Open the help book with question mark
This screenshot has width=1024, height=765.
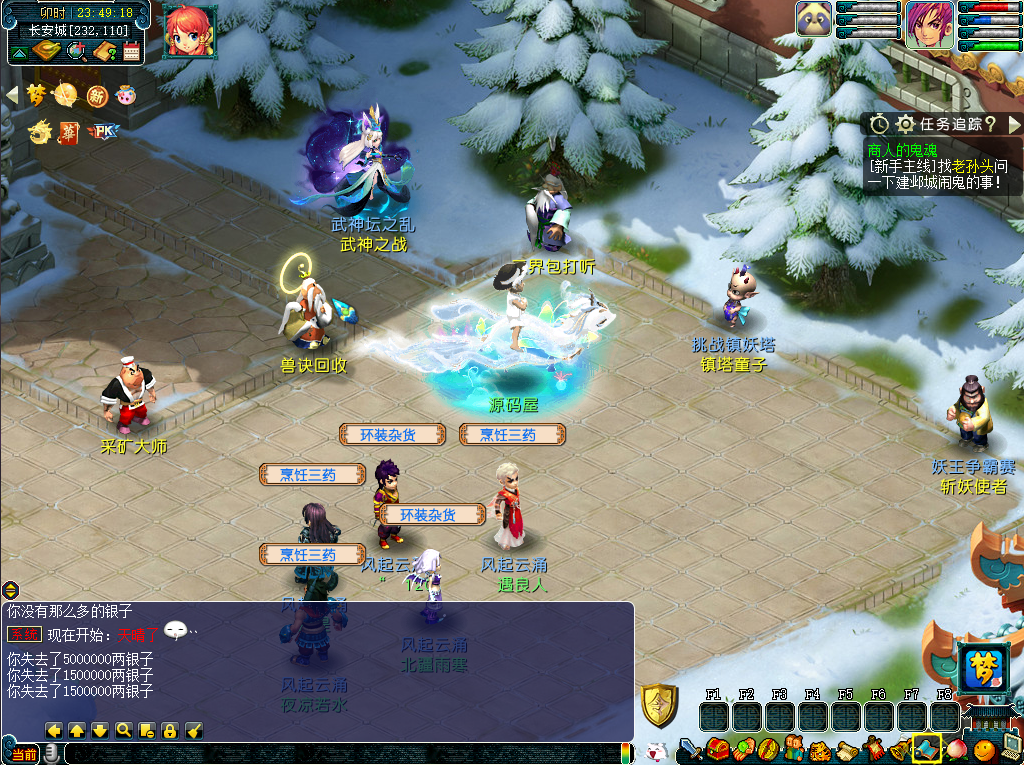(105, 51)
